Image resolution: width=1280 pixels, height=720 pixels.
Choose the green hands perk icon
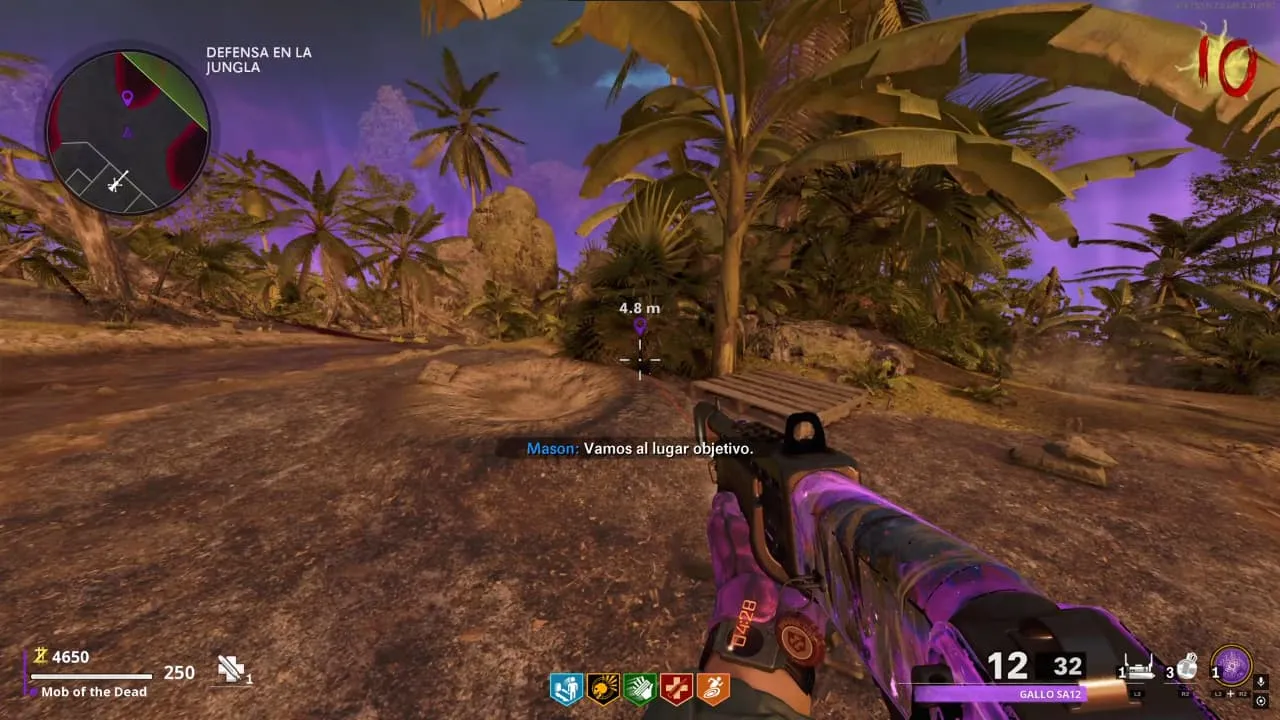pyautogui.click(x=640, y=688)
